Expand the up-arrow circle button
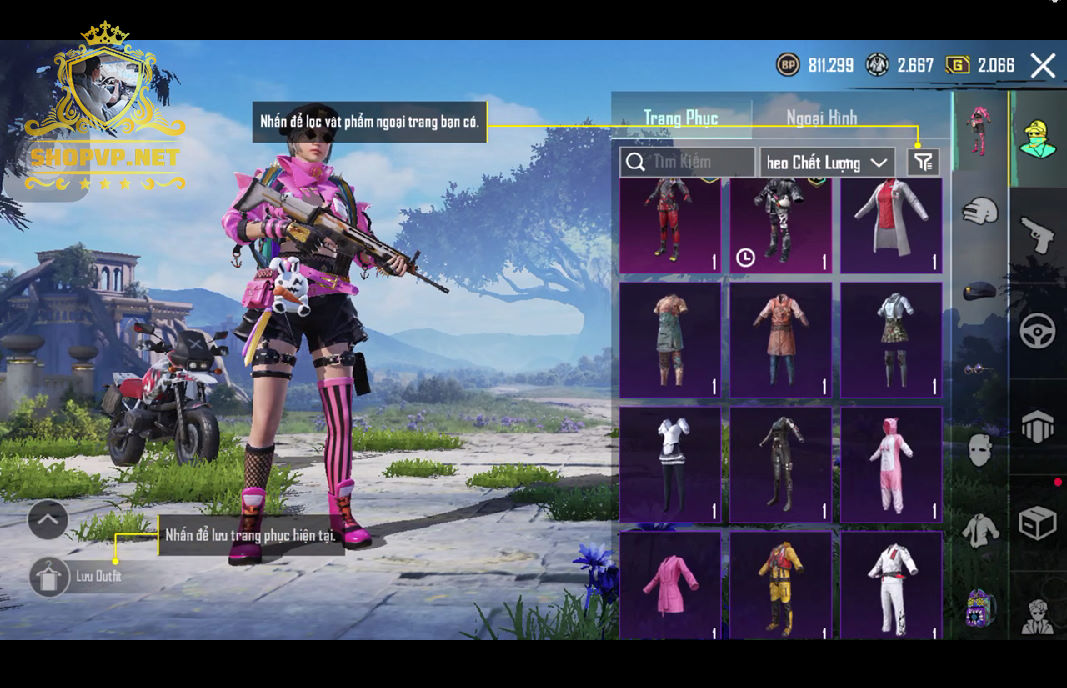 pos(48,520)
